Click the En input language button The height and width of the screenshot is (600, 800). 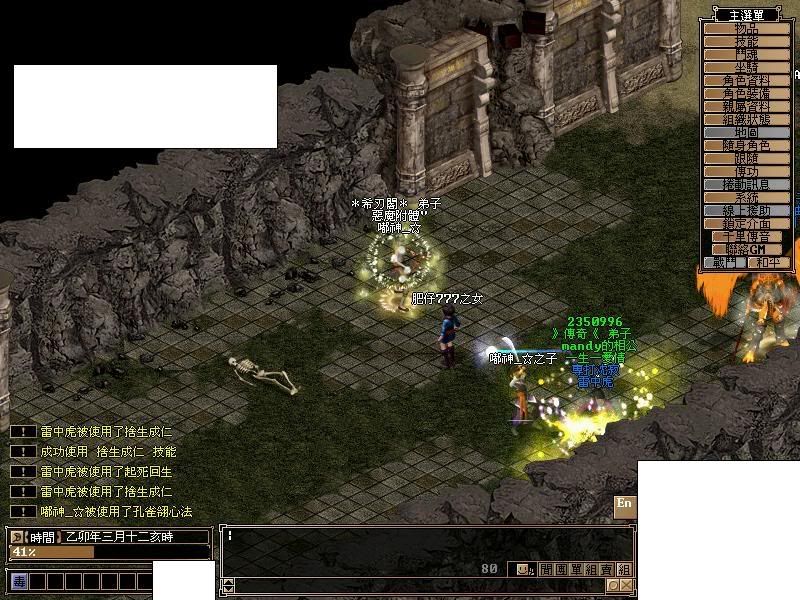pos(624,504)
